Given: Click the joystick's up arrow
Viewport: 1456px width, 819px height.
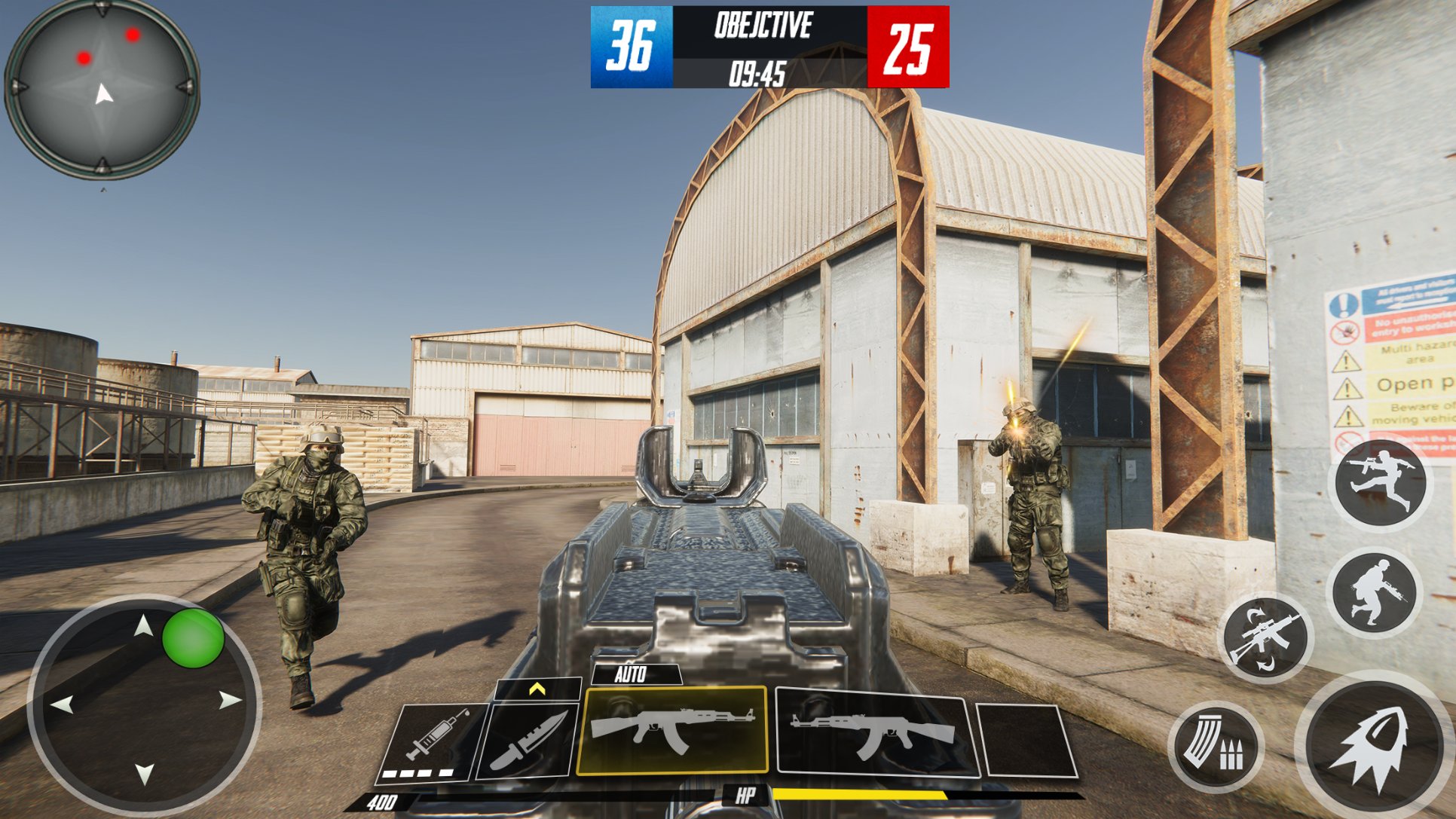Looking at the screenshot, I should (x=143, y=625).
